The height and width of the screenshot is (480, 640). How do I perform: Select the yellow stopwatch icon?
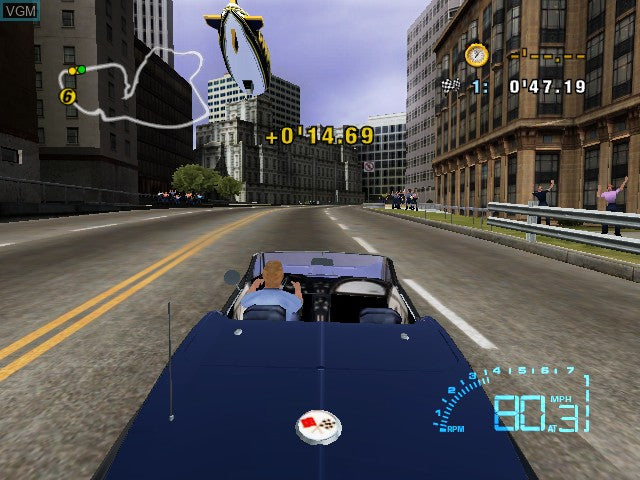(x=476, y=54)
